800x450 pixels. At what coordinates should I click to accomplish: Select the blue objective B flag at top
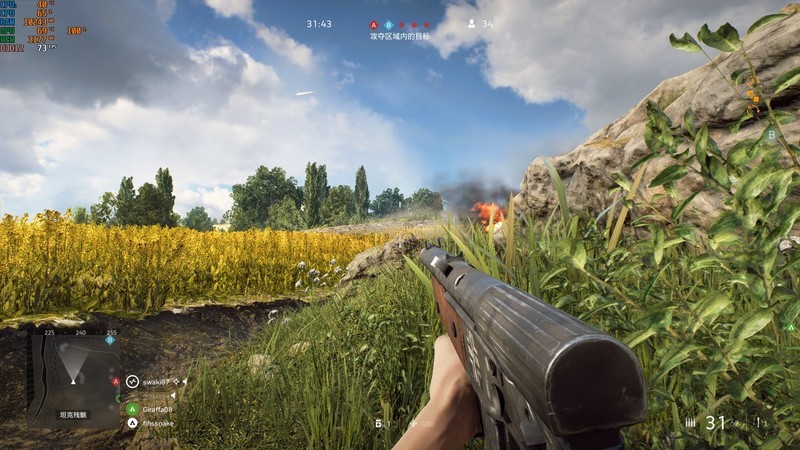tap(388, 24)
